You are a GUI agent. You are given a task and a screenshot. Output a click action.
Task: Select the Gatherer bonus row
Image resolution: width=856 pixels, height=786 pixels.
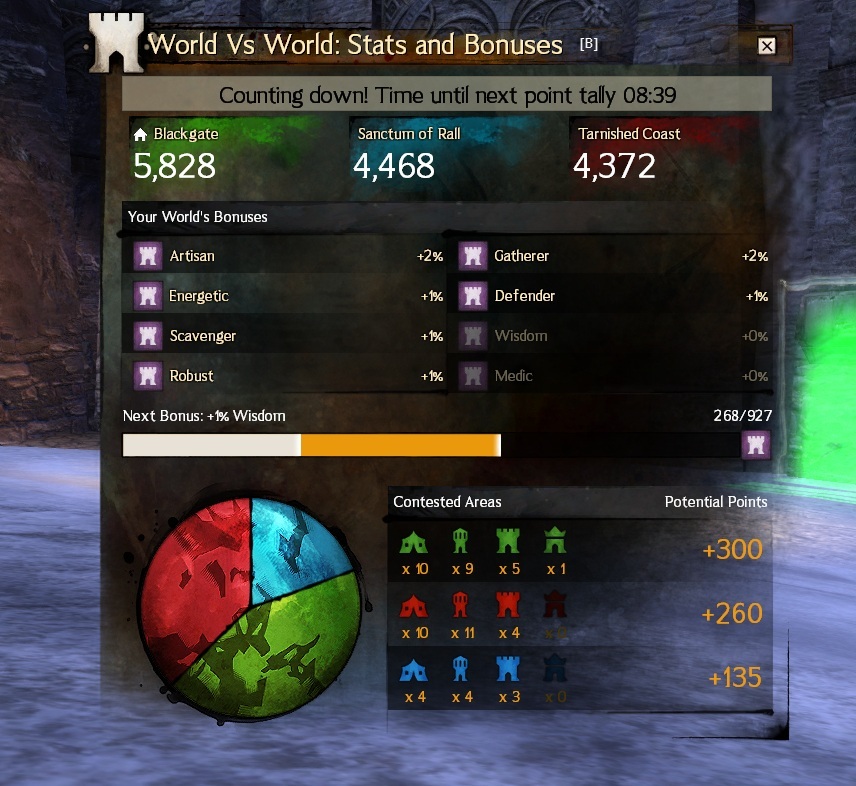click(x=612, y=256)
